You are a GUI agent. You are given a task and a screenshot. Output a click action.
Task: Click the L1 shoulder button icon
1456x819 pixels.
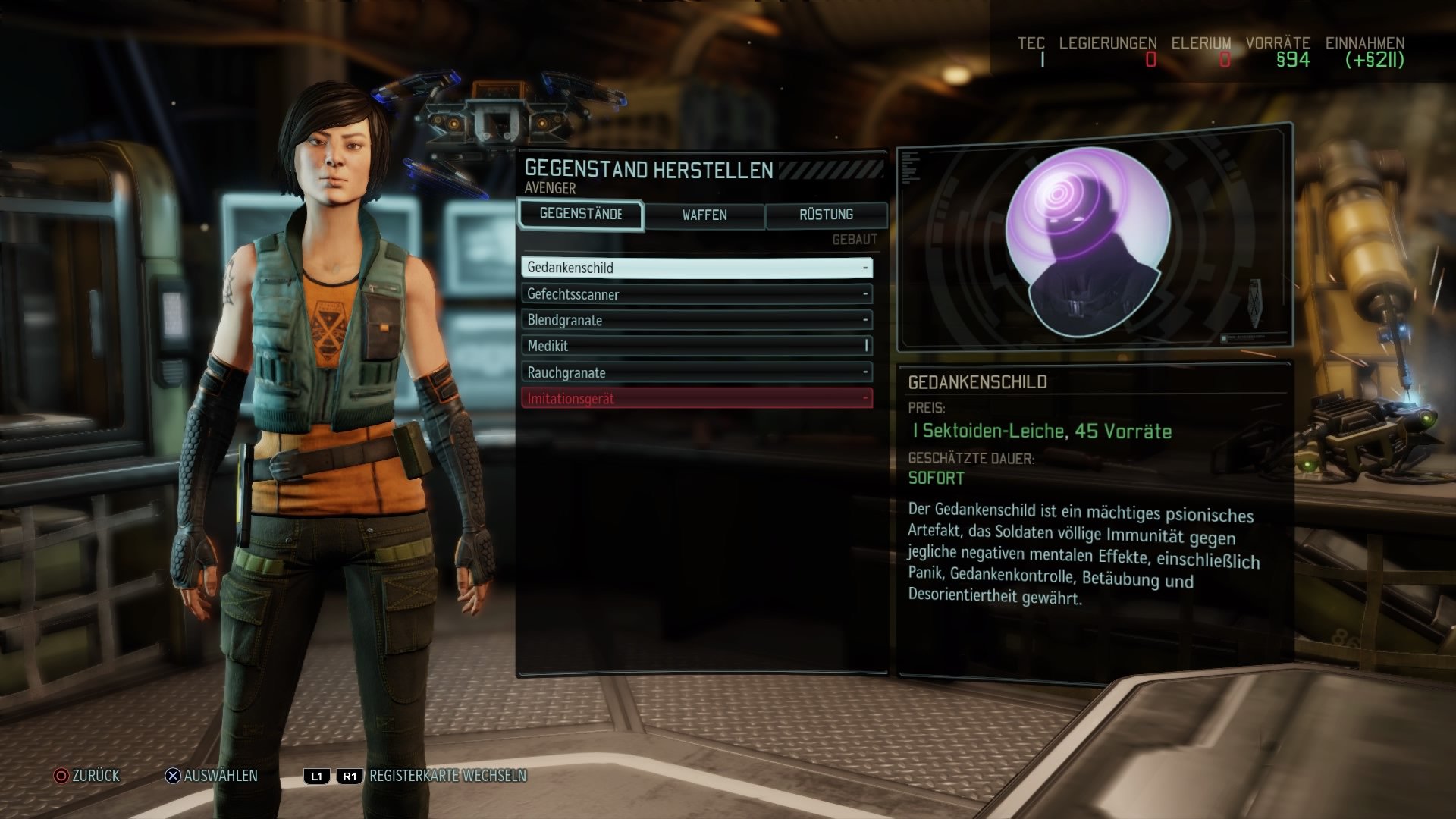click(317, 776)
